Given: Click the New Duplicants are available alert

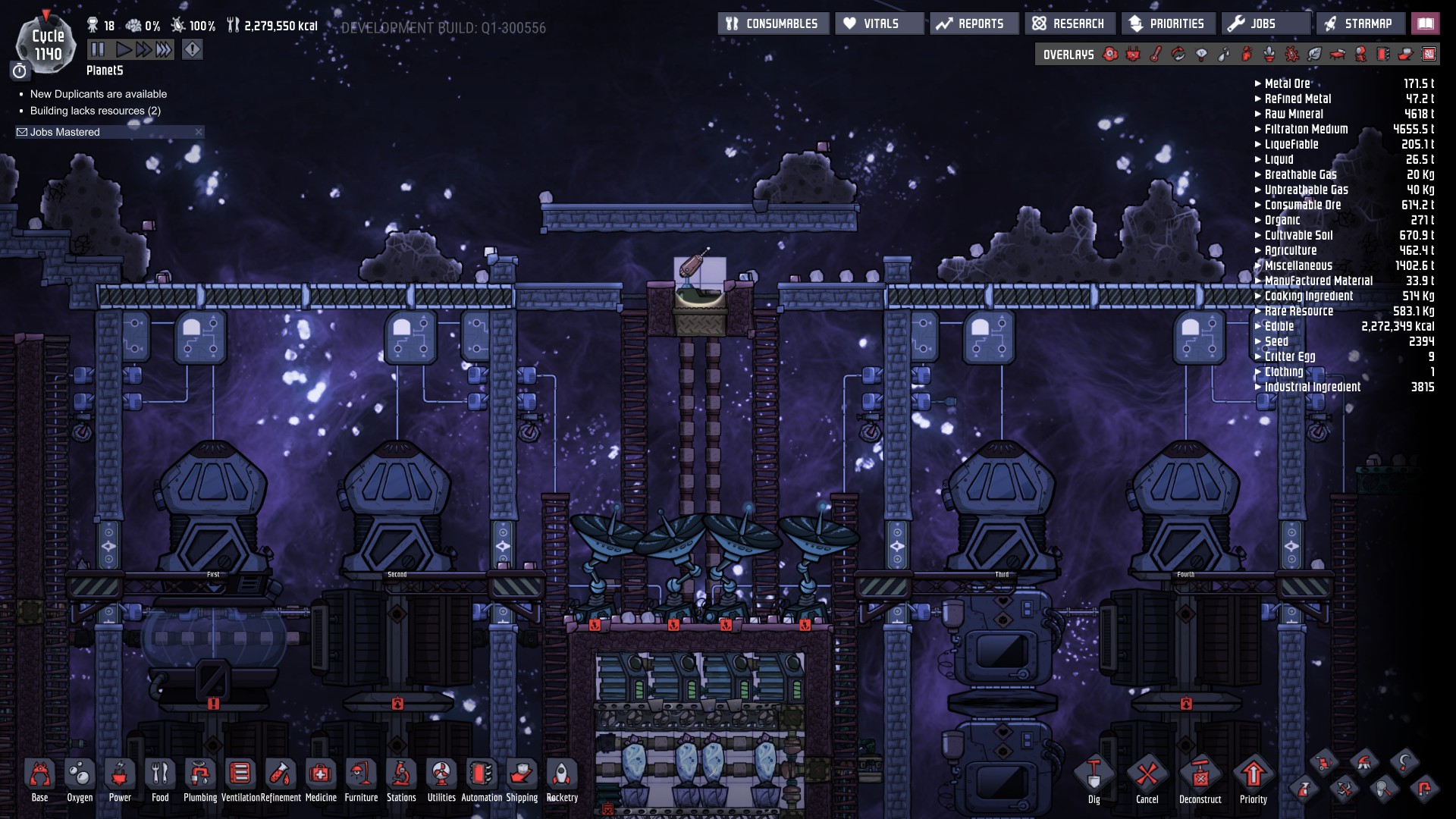Looking at the screenshot, I should tap(99, 94).
